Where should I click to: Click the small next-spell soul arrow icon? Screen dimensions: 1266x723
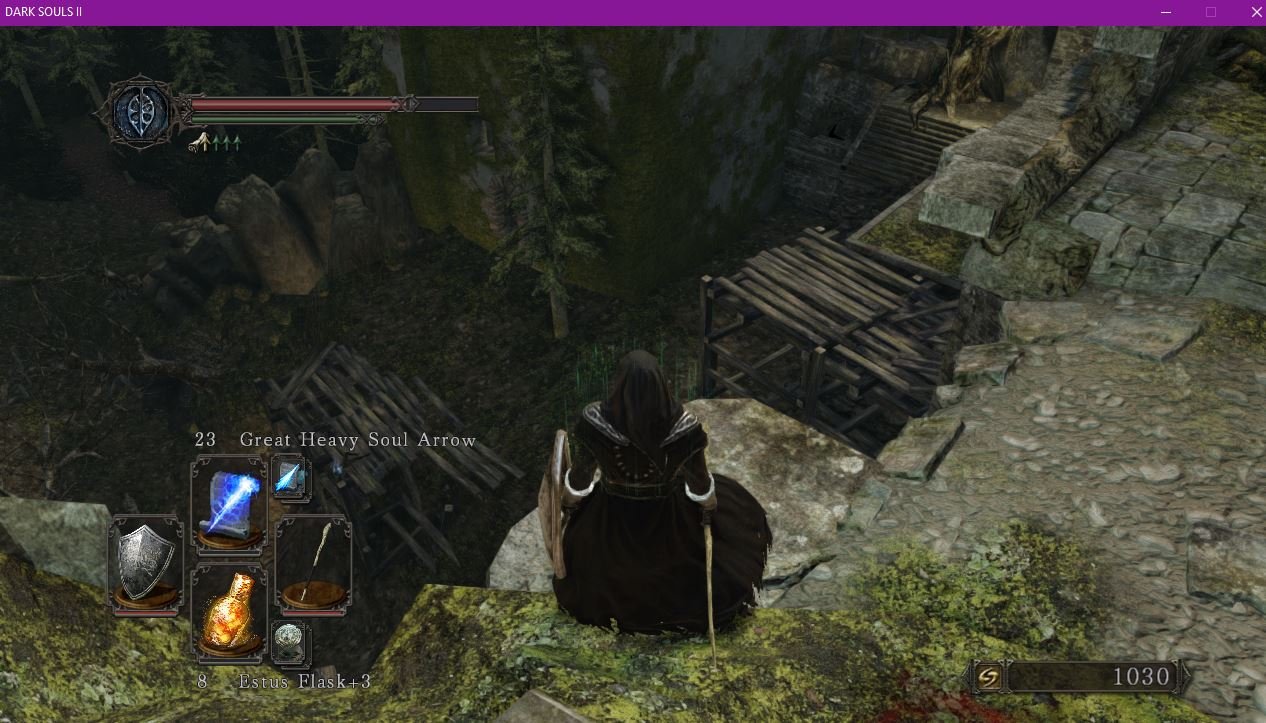[290, 478]
